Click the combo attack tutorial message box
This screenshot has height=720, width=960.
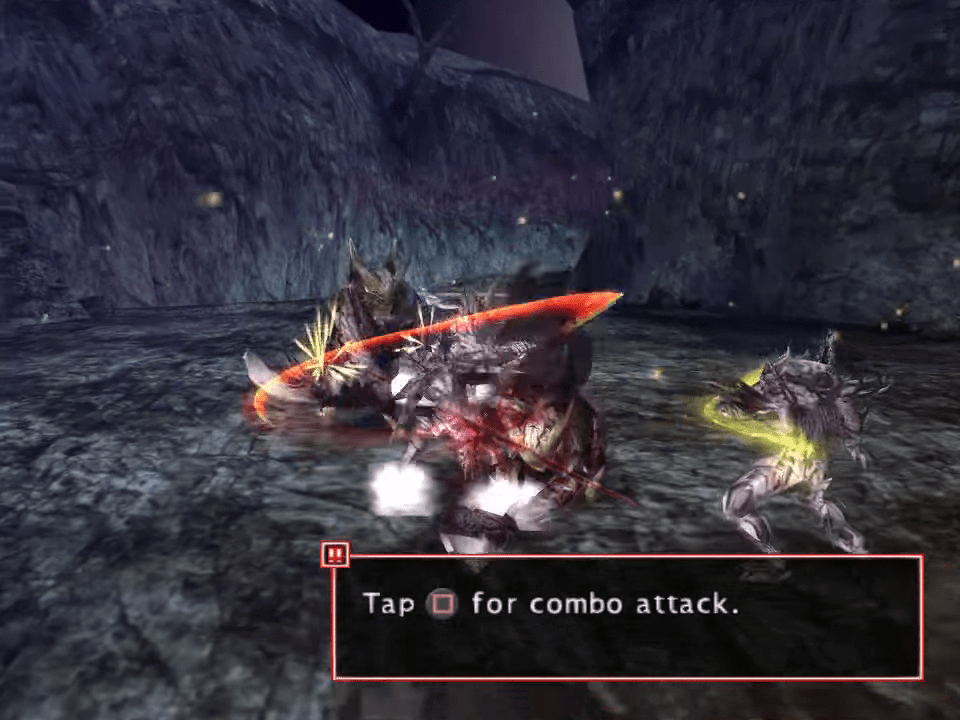[x=627, y=617]
